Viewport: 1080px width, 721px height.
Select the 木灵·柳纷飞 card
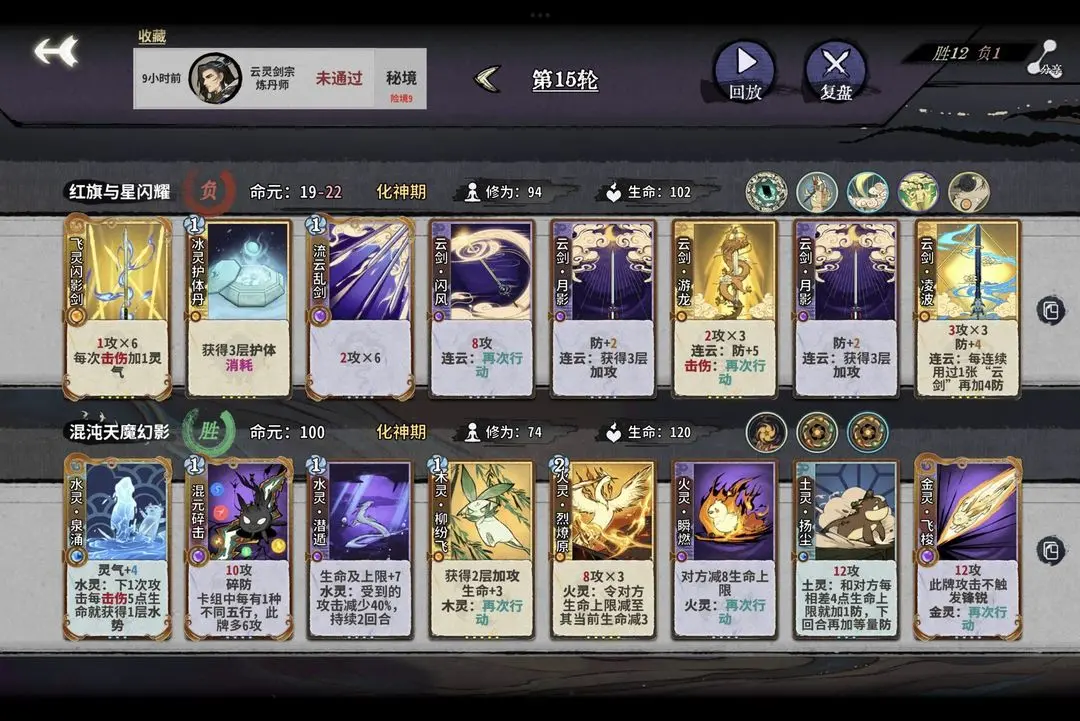[x=482, y=546]
